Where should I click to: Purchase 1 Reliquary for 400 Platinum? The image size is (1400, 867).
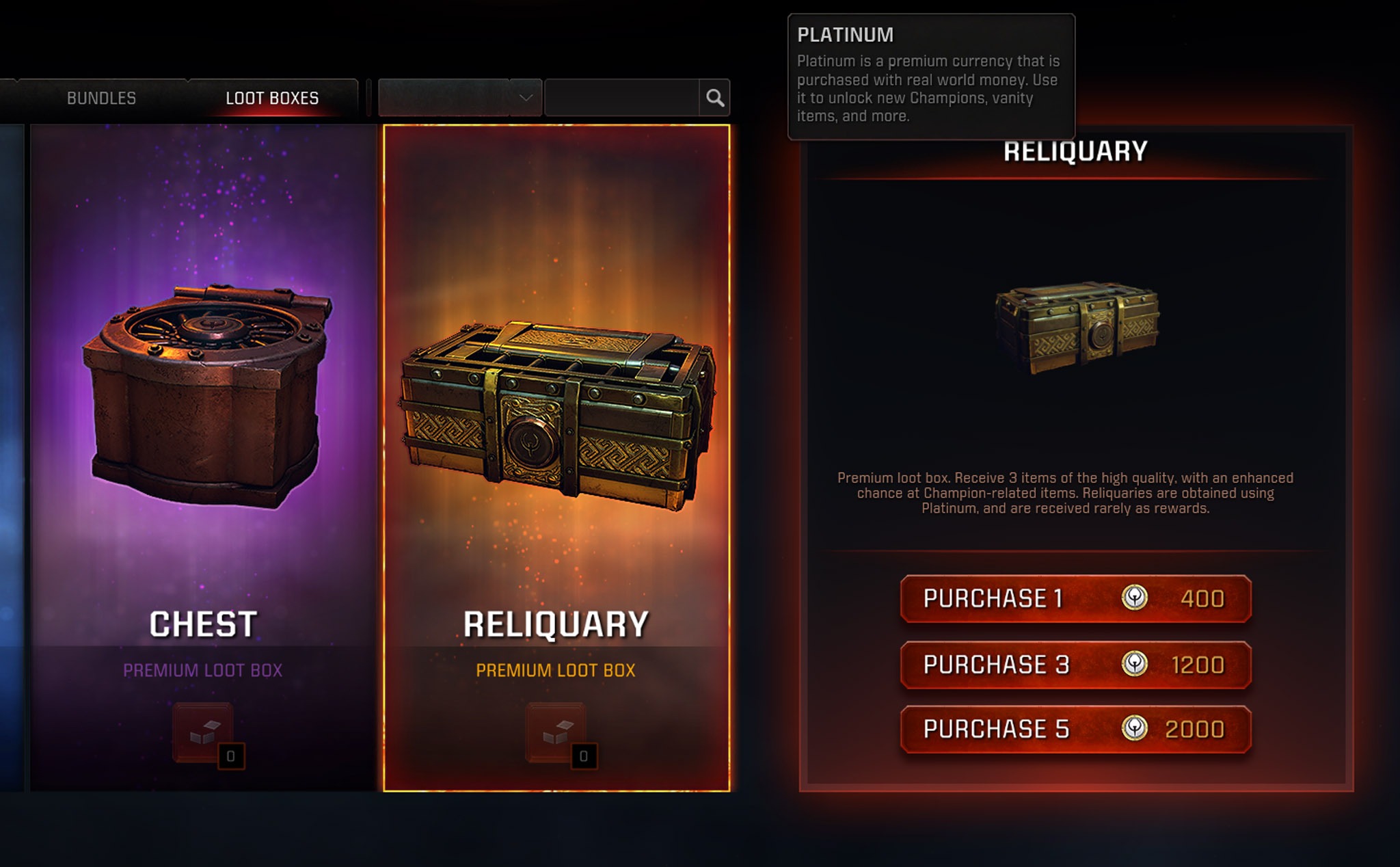coord(1075,599)
